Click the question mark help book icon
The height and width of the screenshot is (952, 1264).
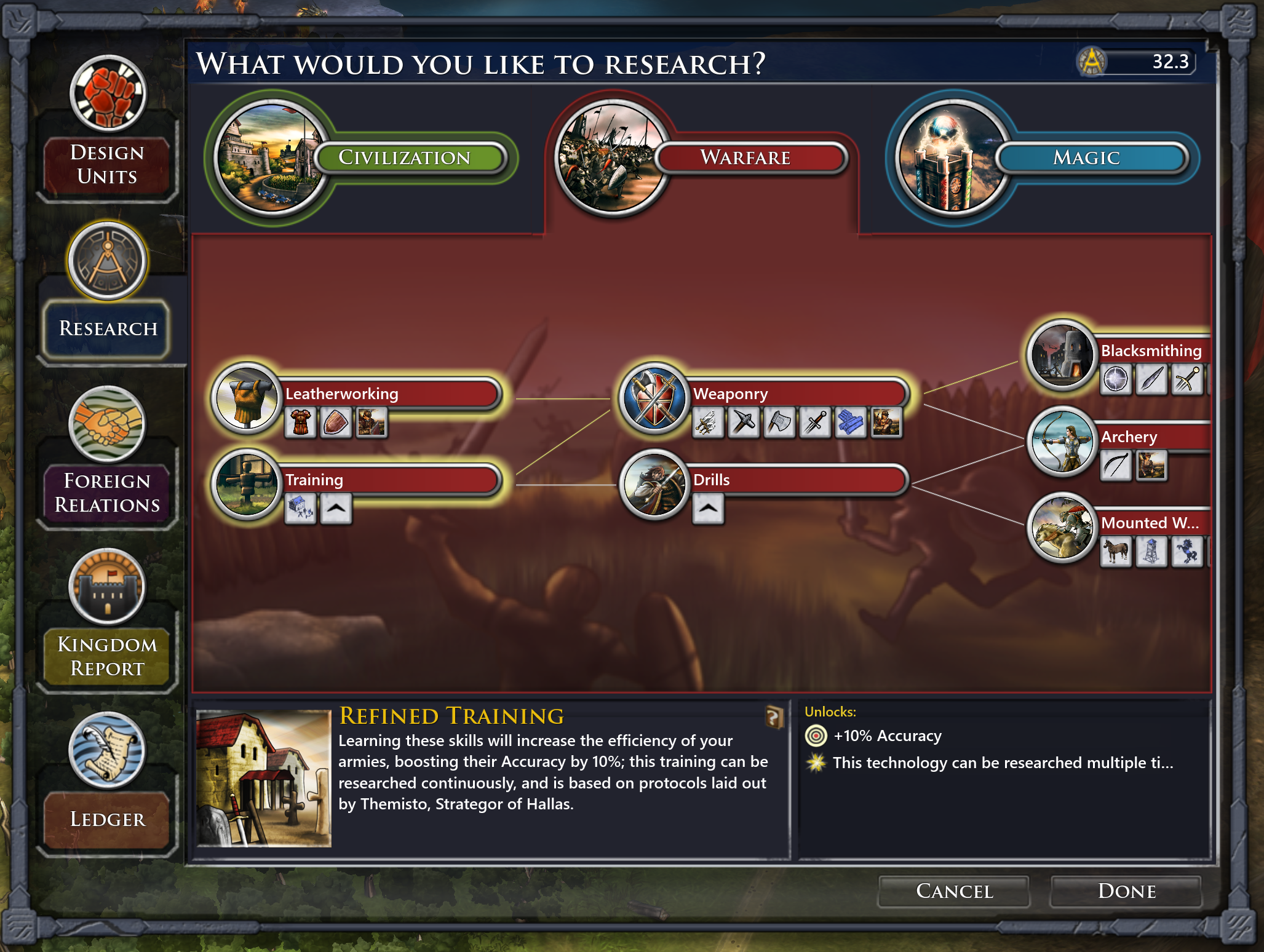tap(773, 717)
